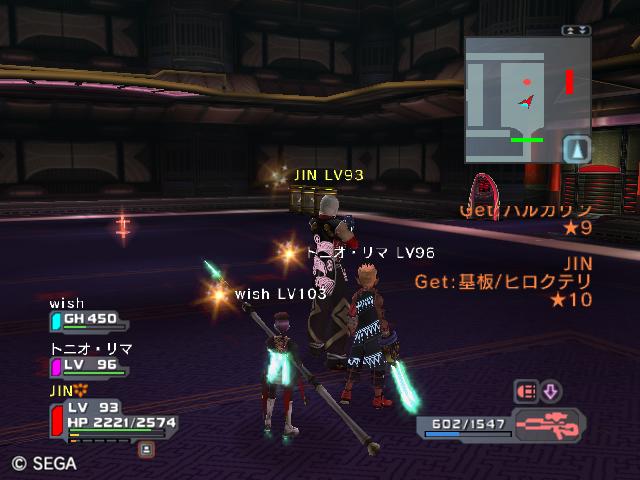Click the Get:基板/ヒロクテリ item pickup notification

[x=503, y=282]
